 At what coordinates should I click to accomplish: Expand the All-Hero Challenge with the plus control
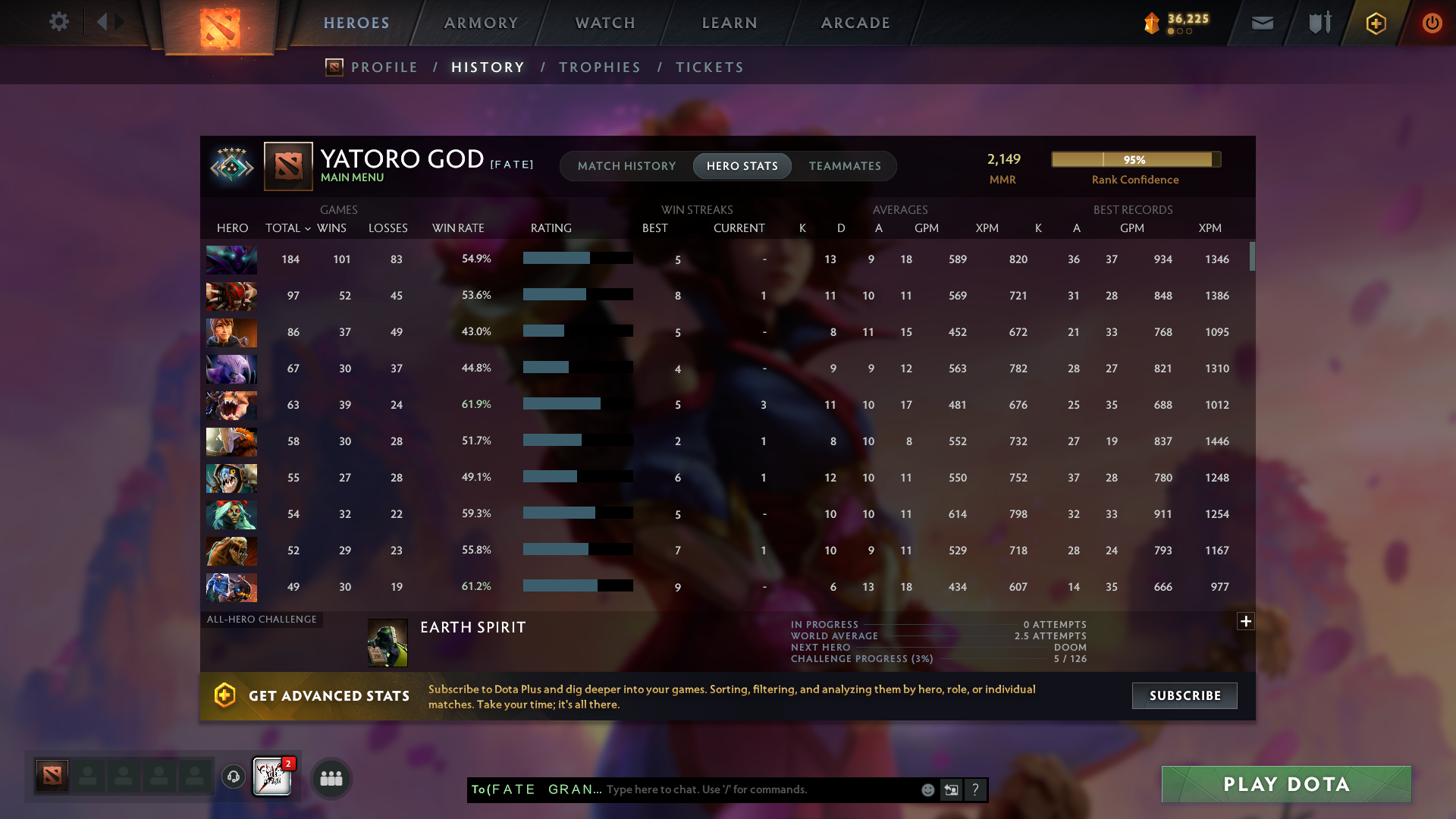[x=1245, y=622]
